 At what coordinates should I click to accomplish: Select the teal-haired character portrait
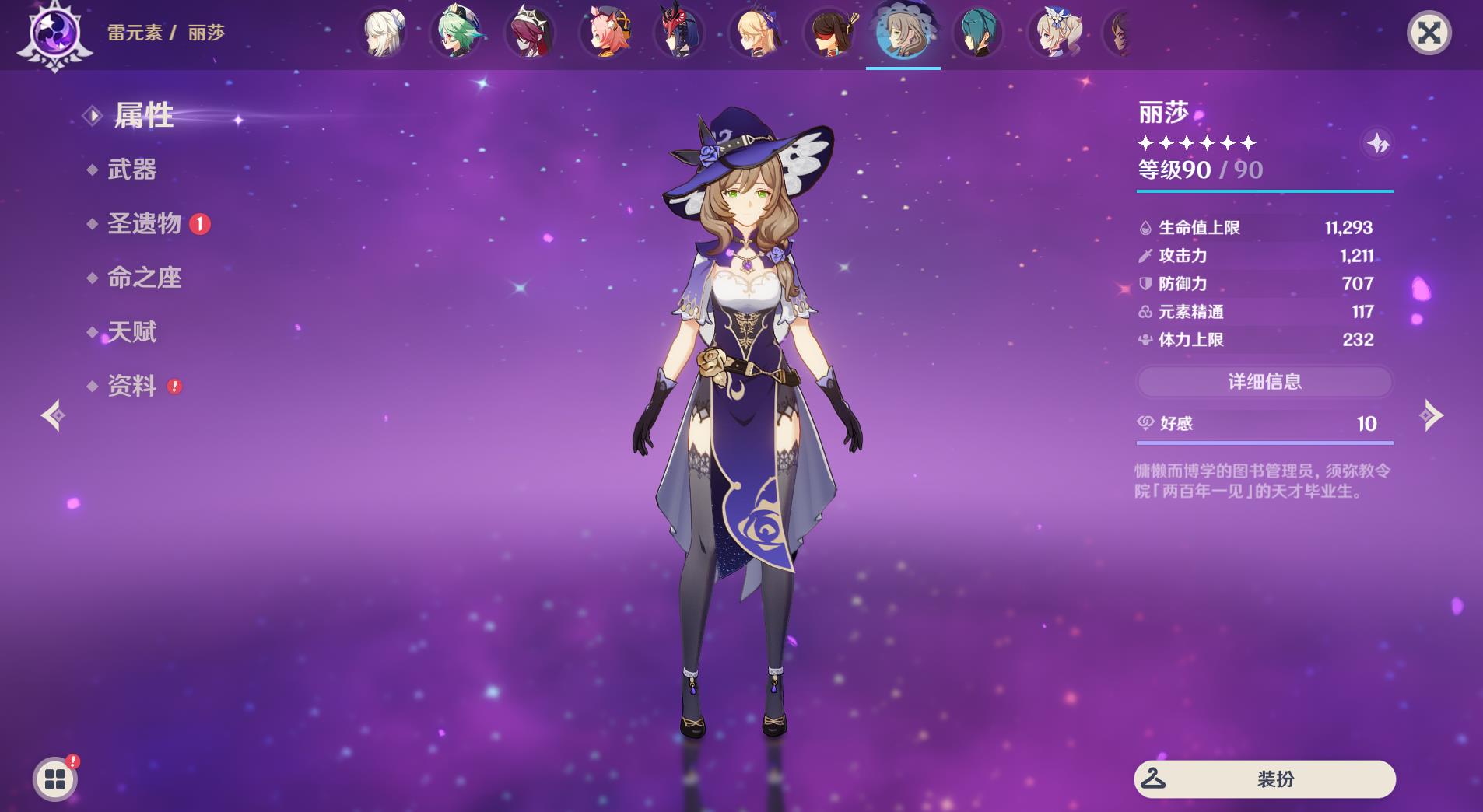point(978,33)
